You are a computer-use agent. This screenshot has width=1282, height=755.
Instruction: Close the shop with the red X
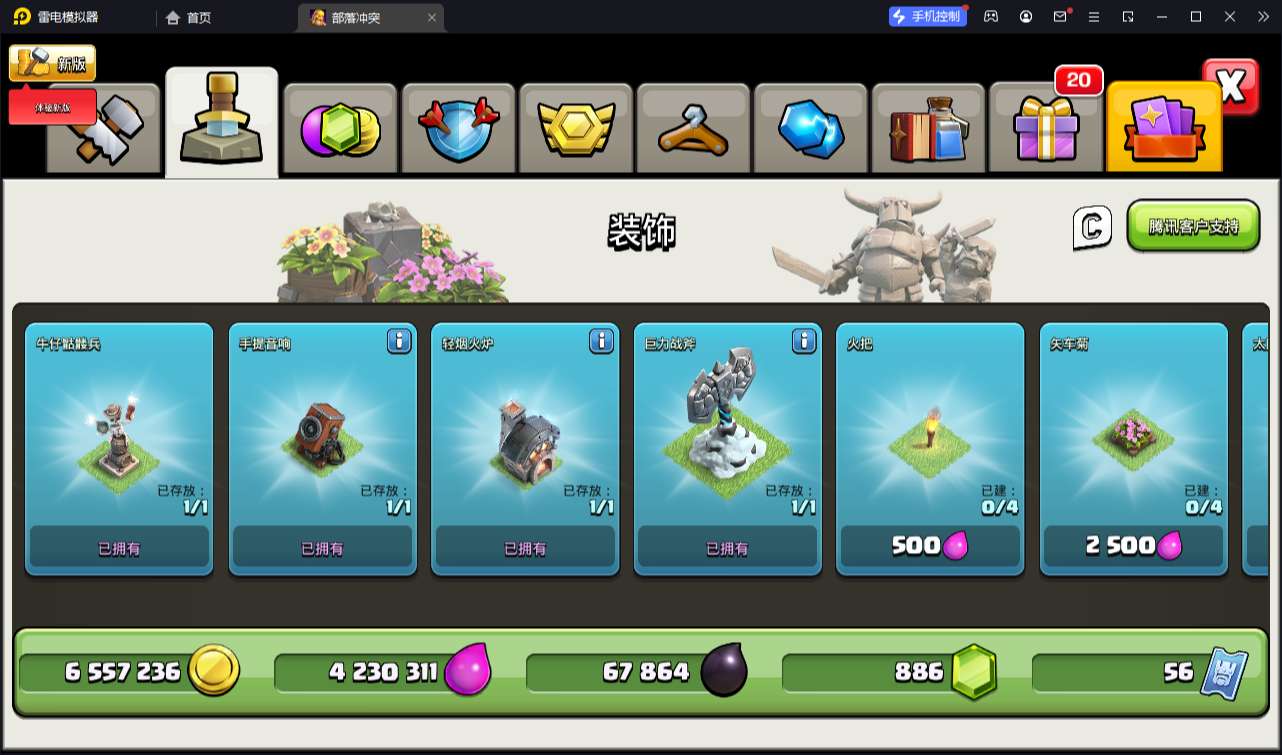point(1231,87)
